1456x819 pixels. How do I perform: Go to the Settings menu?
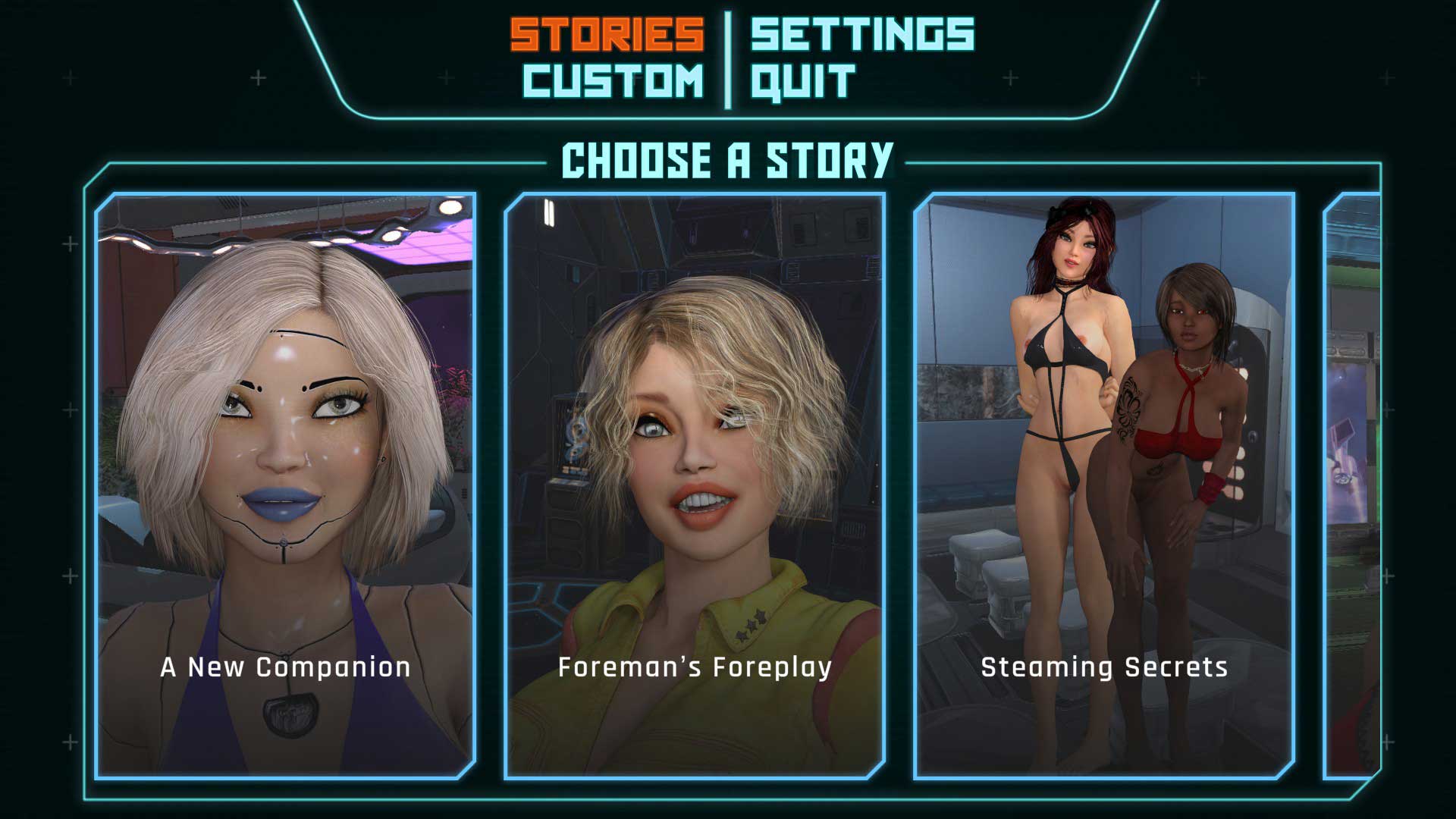point(862,34)
